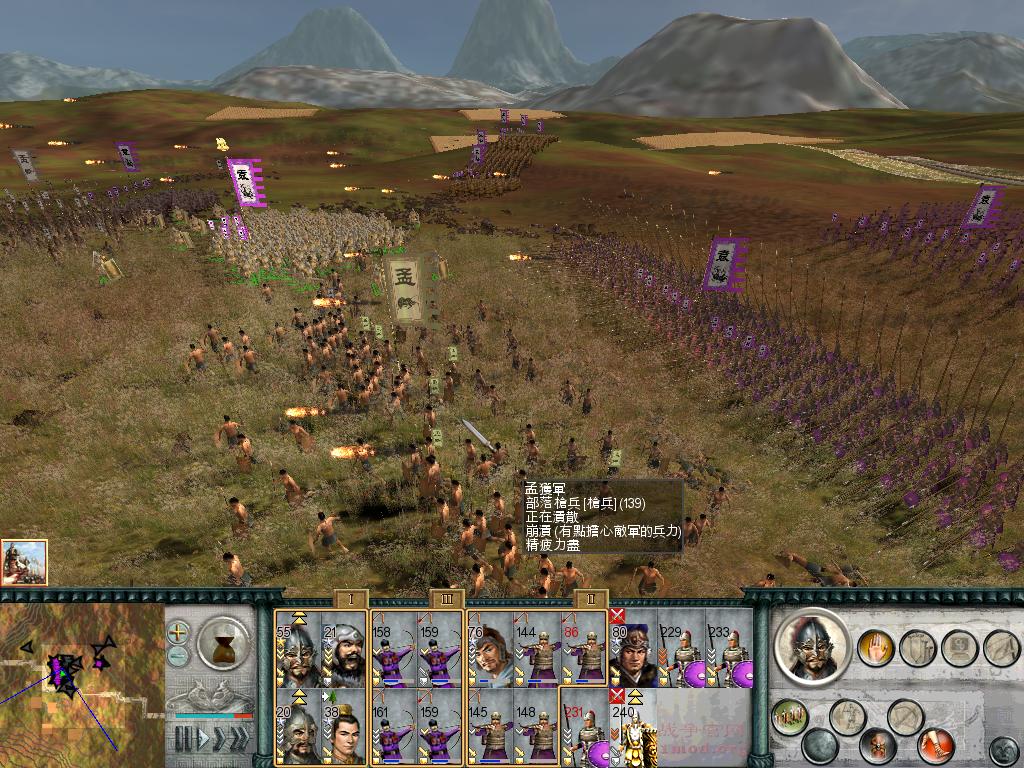Image resolution: width=1024 pixels, height=768 pixels.
Task: Zoom in the minimap with plus button
Action: 178,632
